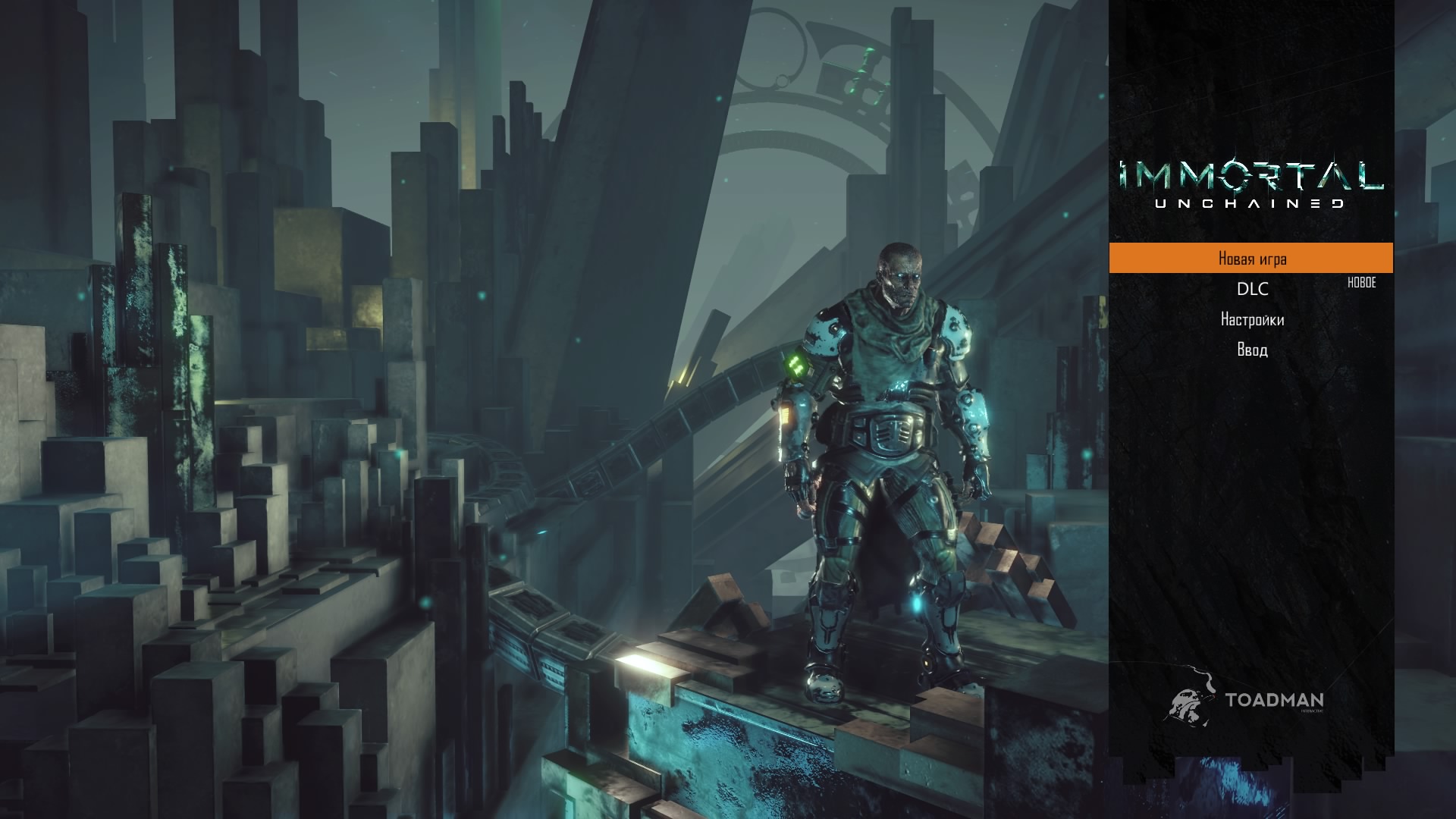Start a new game via Новая игра
The image size is (1456, 819).
(x=1251, y=259)
